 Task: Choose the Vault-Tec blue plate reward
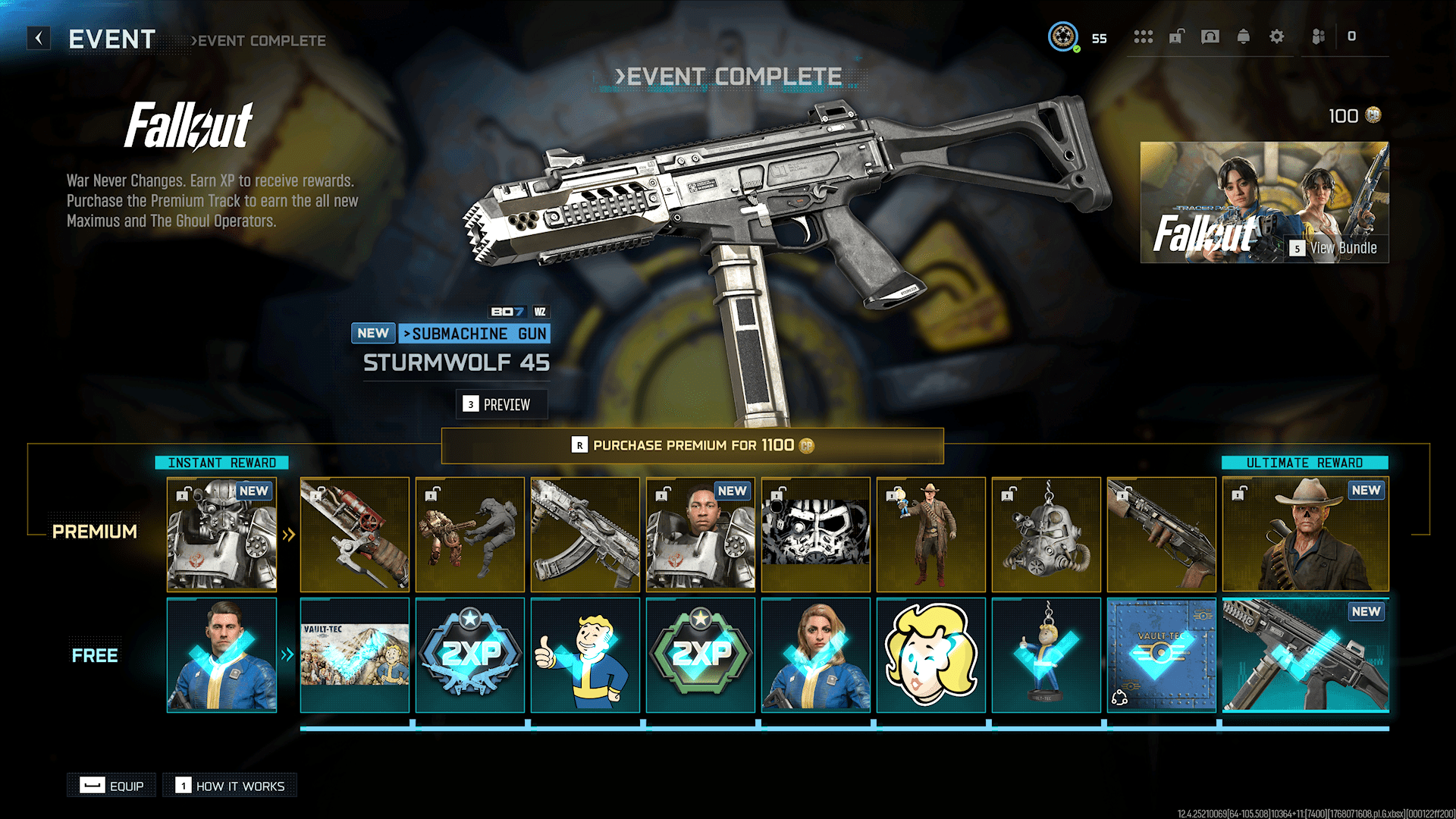pos(1161,655)
